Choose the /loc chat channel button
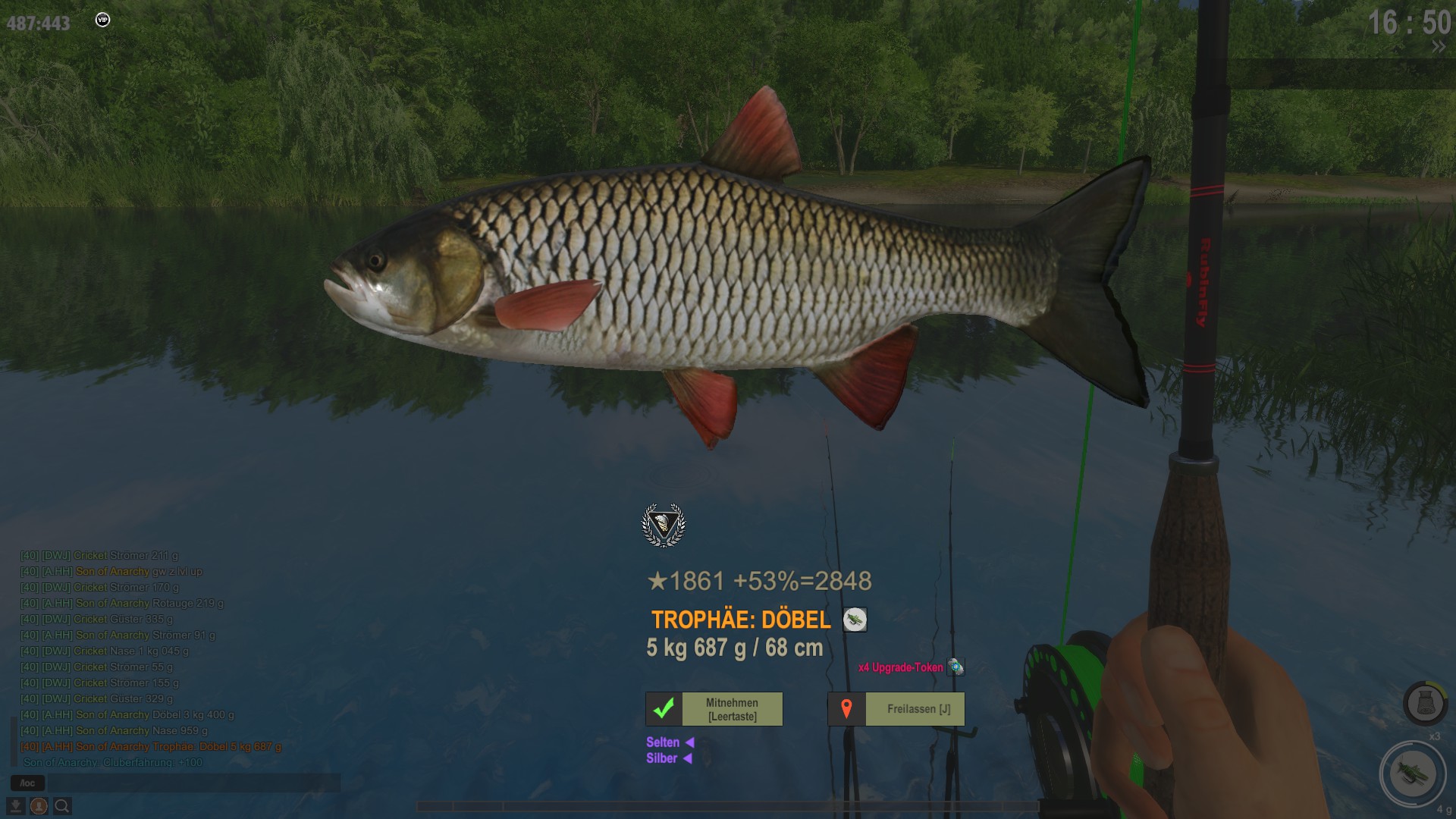Viewport: 1456px width, 819px height. [x=27, y=783]
